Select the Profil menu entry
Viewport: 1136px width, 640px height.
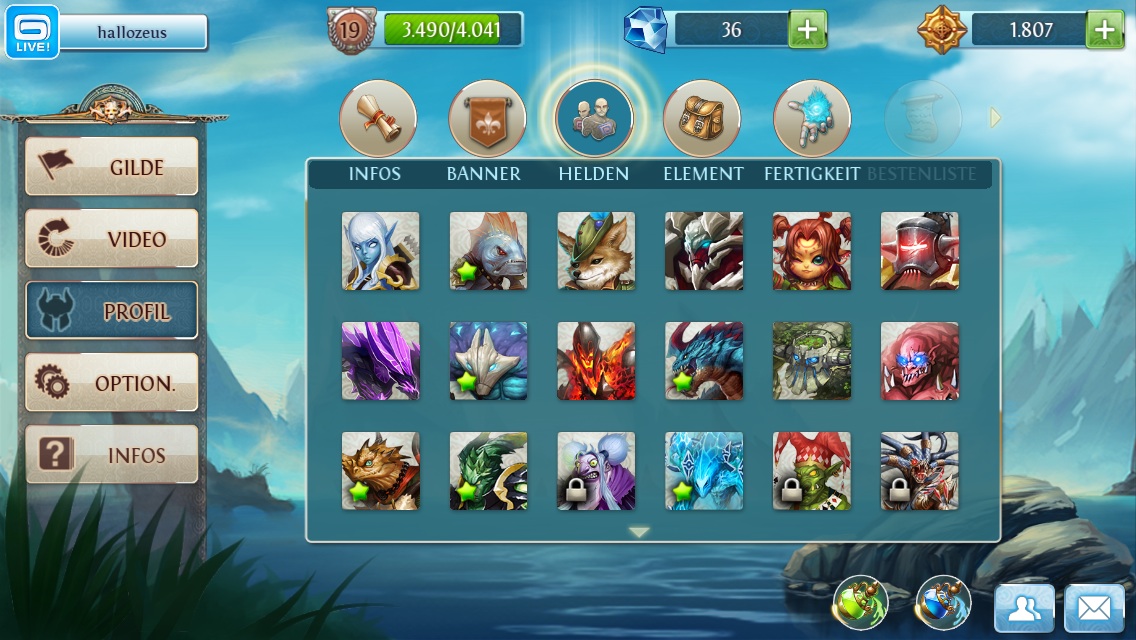click(x=111, y=311)
